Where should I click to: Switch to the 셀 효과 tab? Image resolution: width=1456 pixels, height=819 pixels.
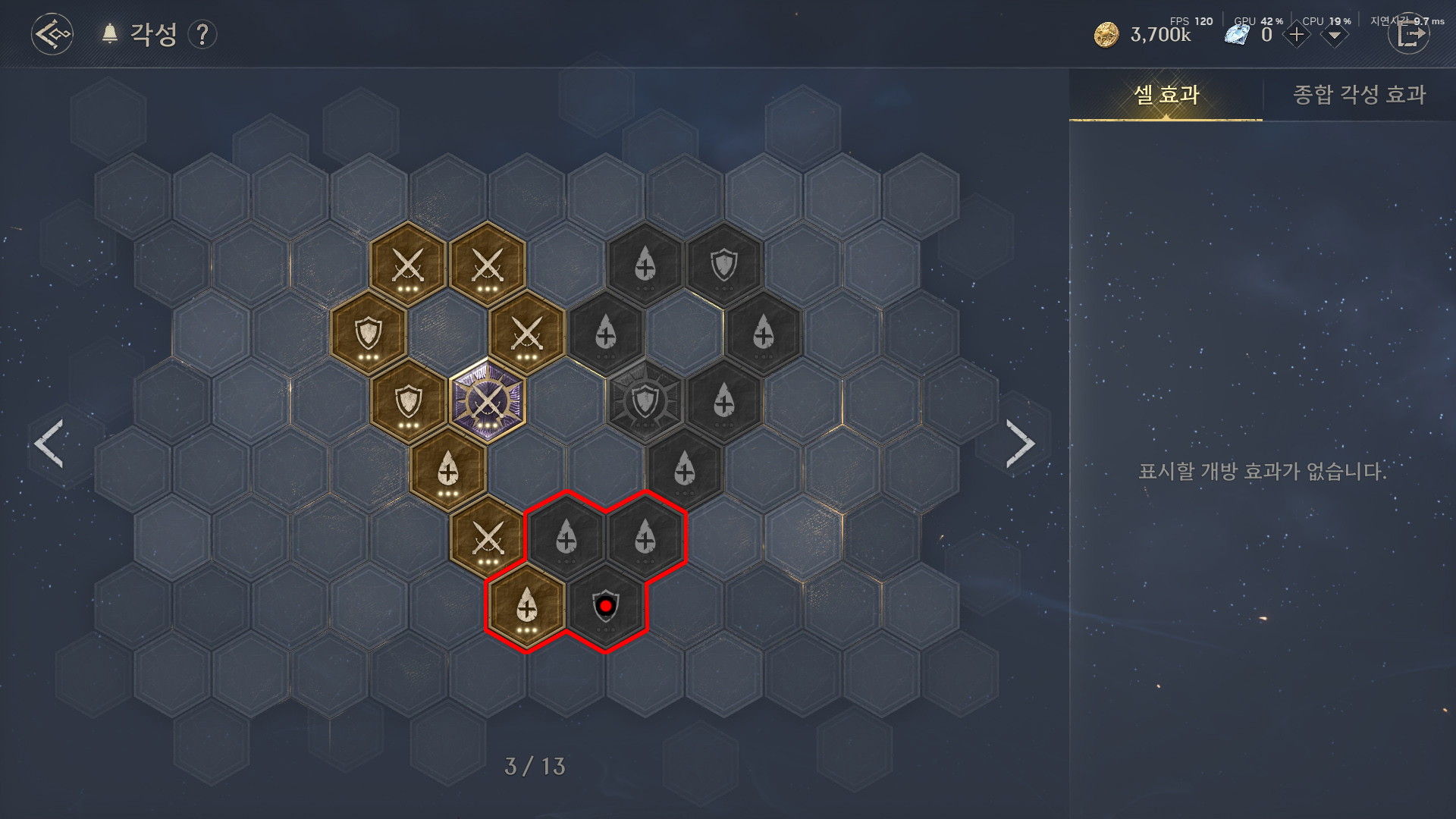[x=1166, y=95]
